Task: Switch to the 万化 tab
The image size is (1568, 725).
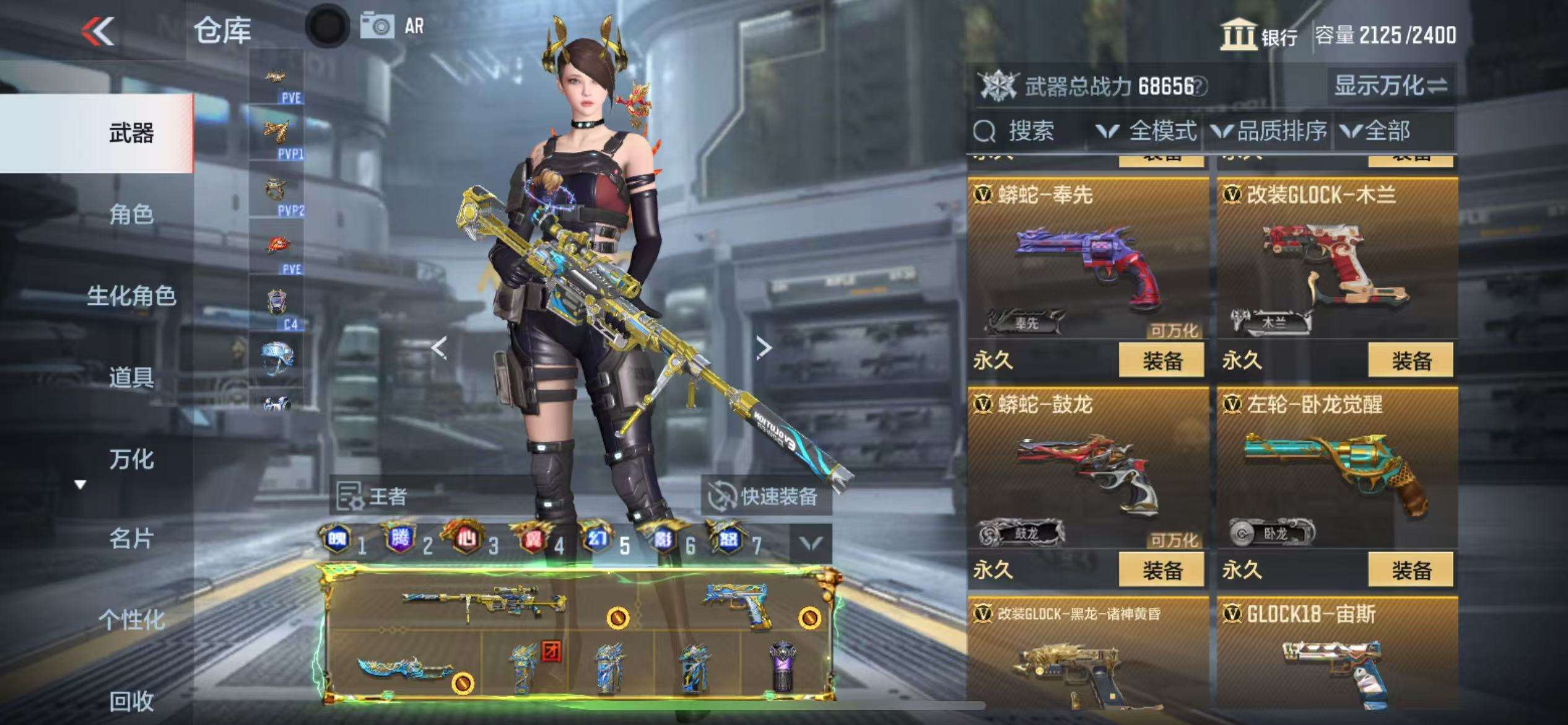Action: (x=131, y=459)
